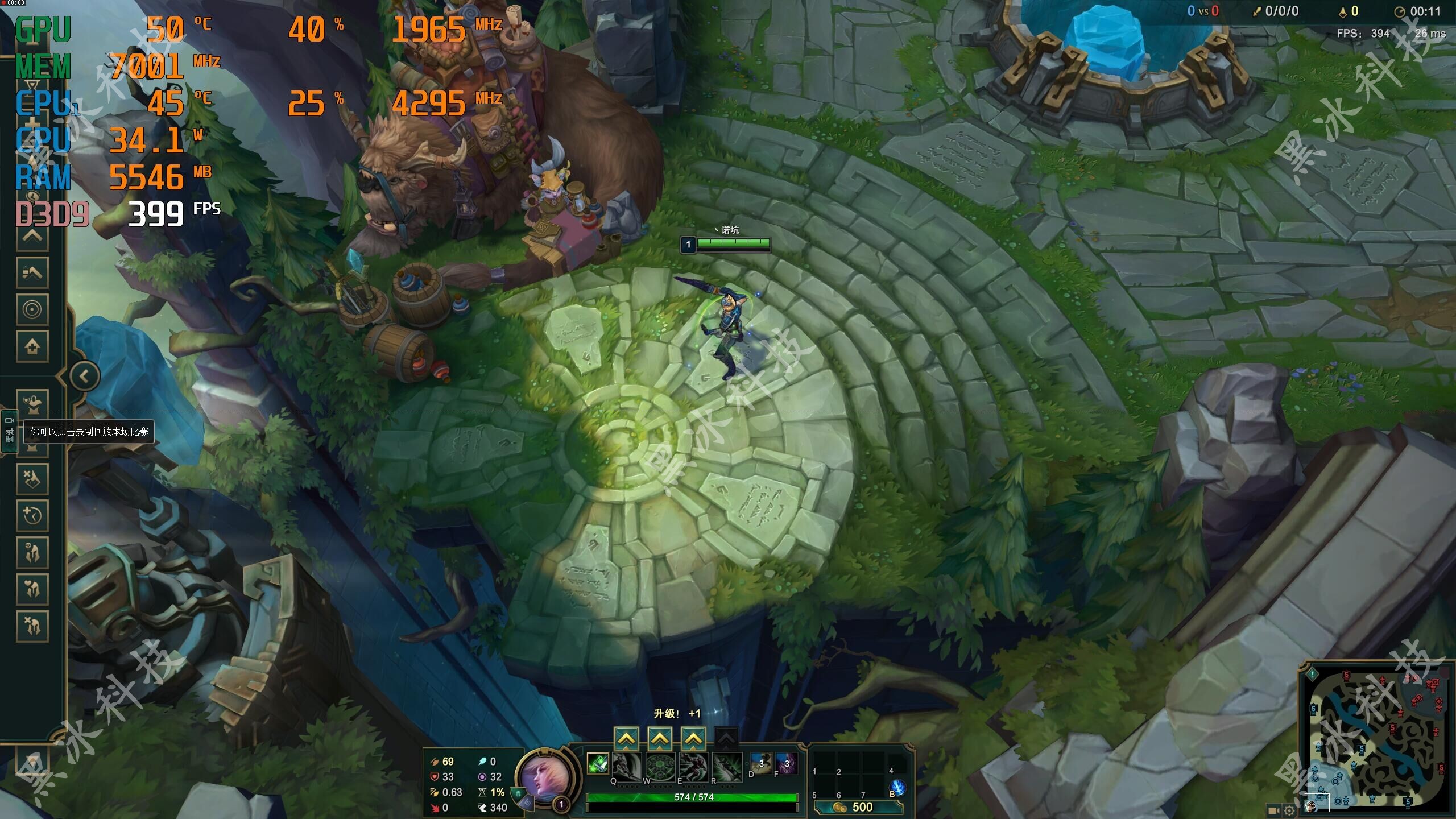Level up the W ability

(659, 739)
